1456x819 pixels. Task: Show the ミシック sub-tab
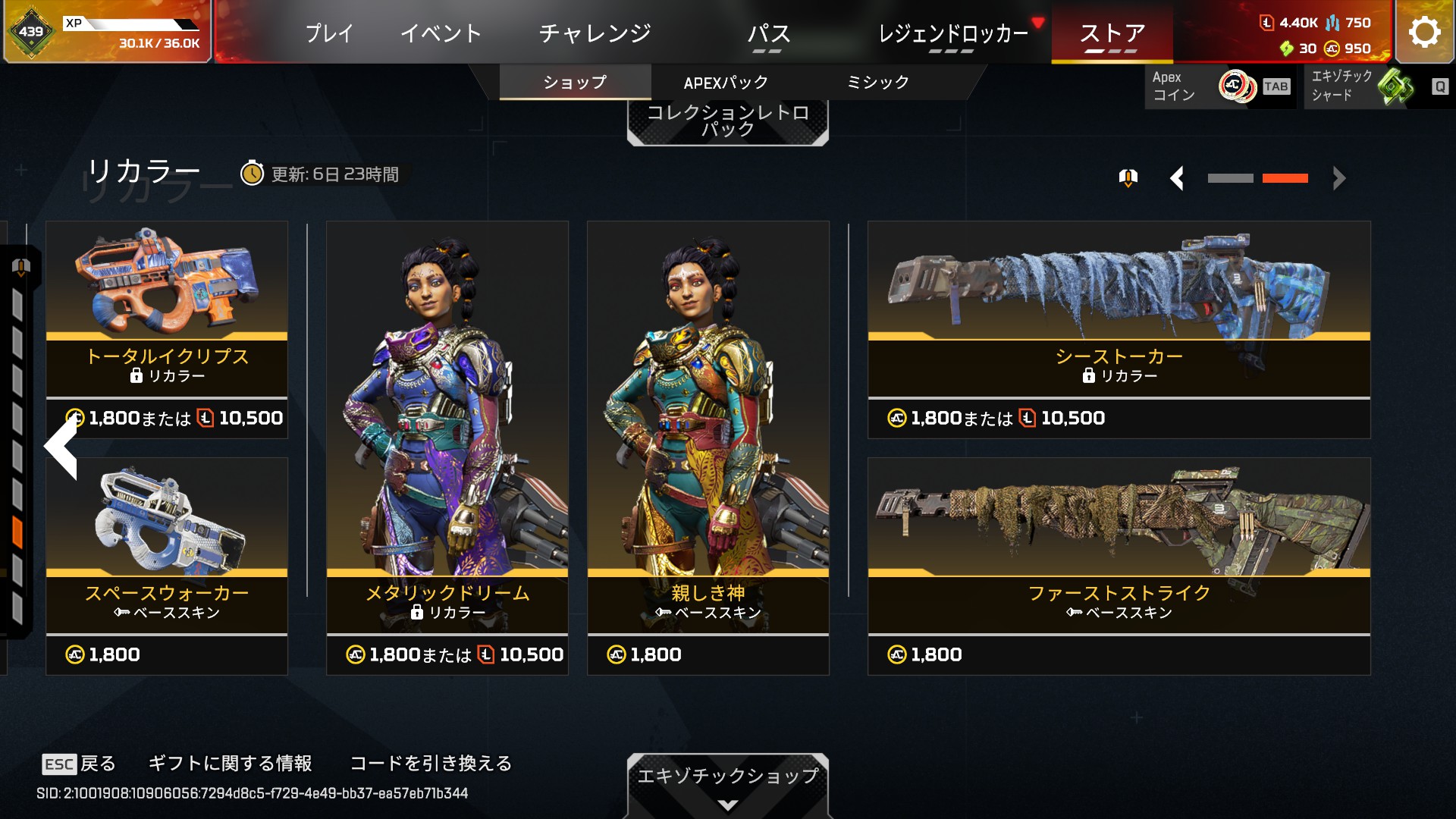(x=877, y=82)
